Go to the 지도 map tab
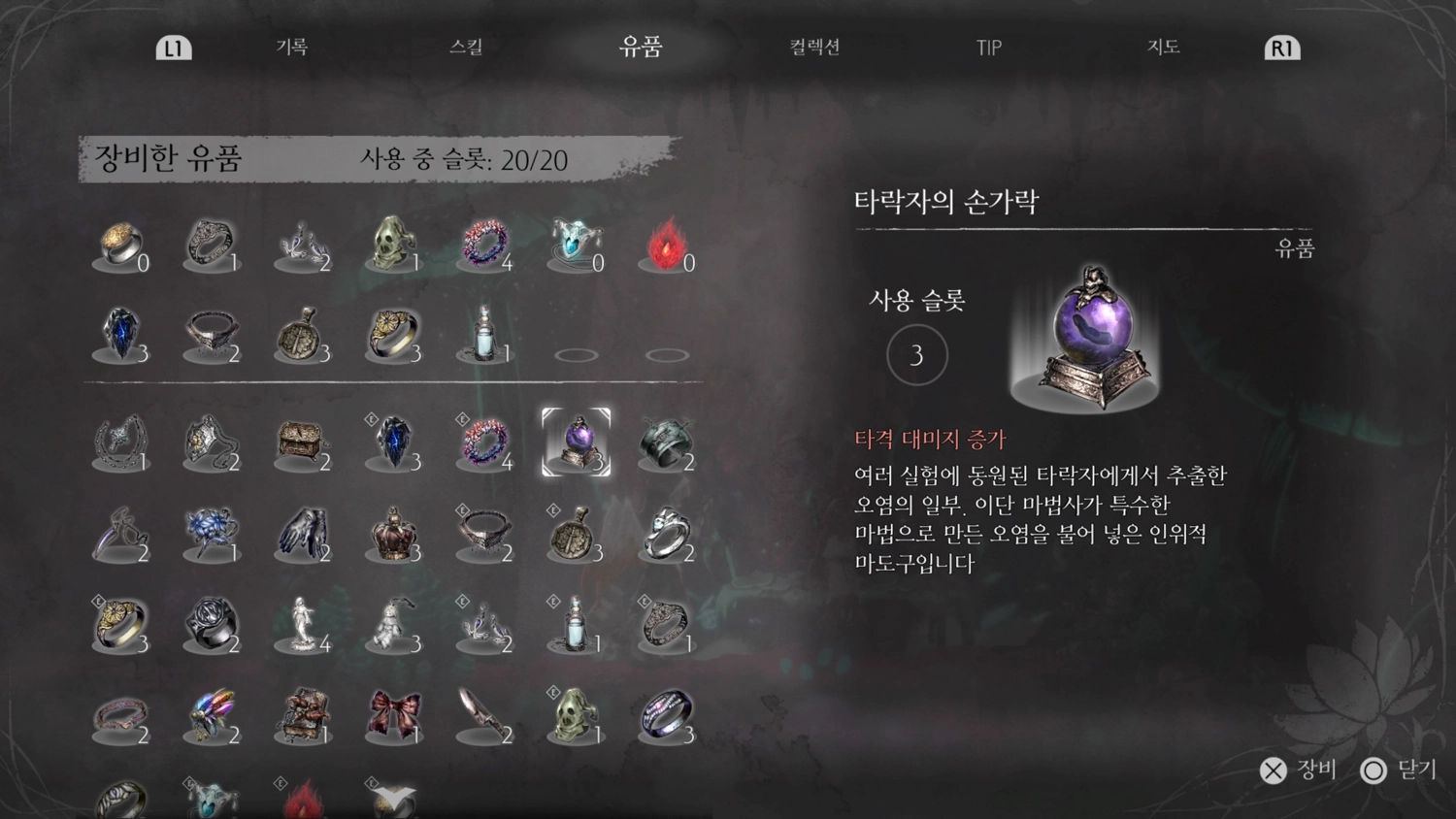1456x819 pixels. pos(1163,47)
